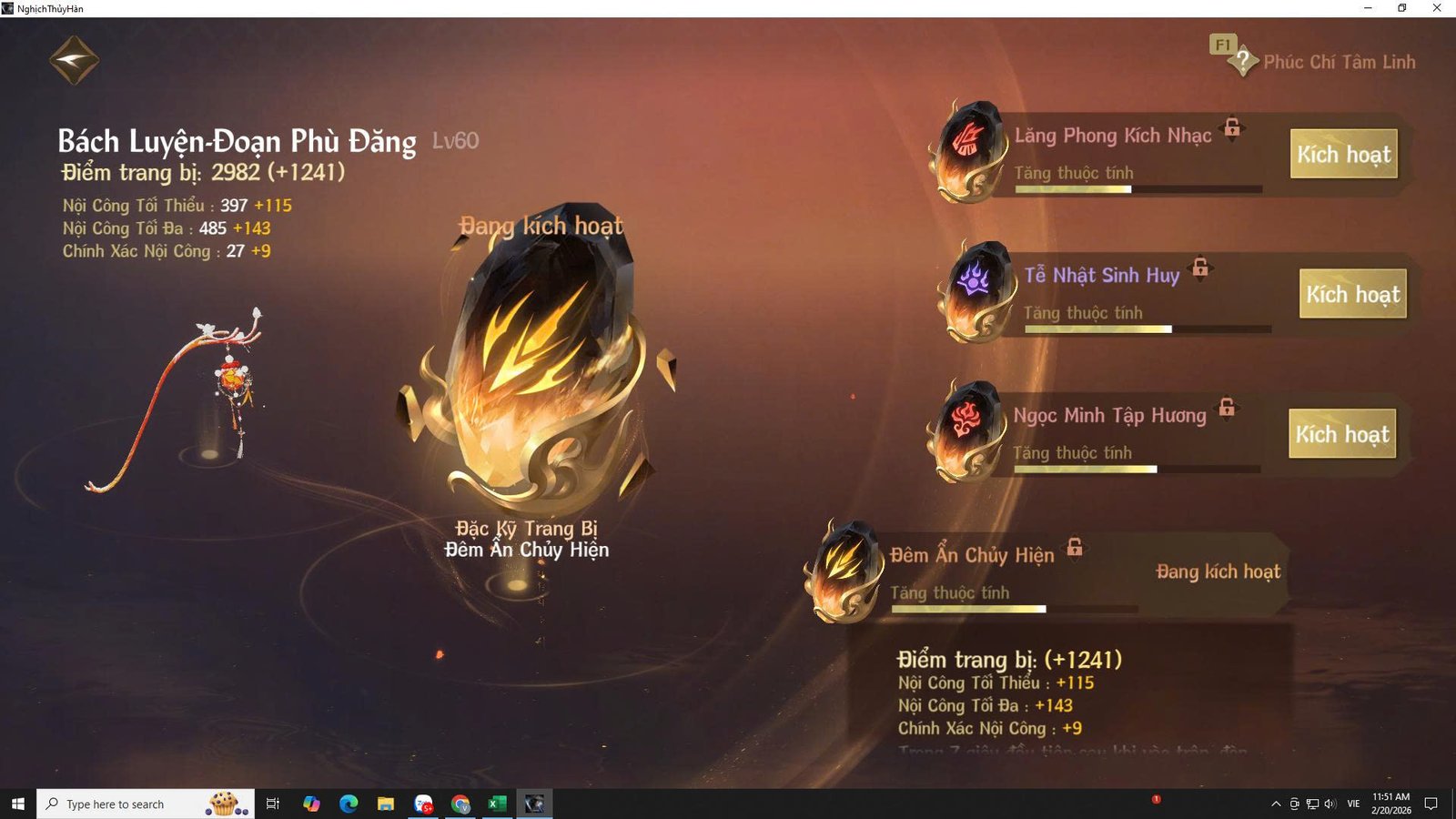Activate Lăng Phong Kích Nhạc with Kích hoạt
1456x819 pixels.
[x=1344, y=155]
